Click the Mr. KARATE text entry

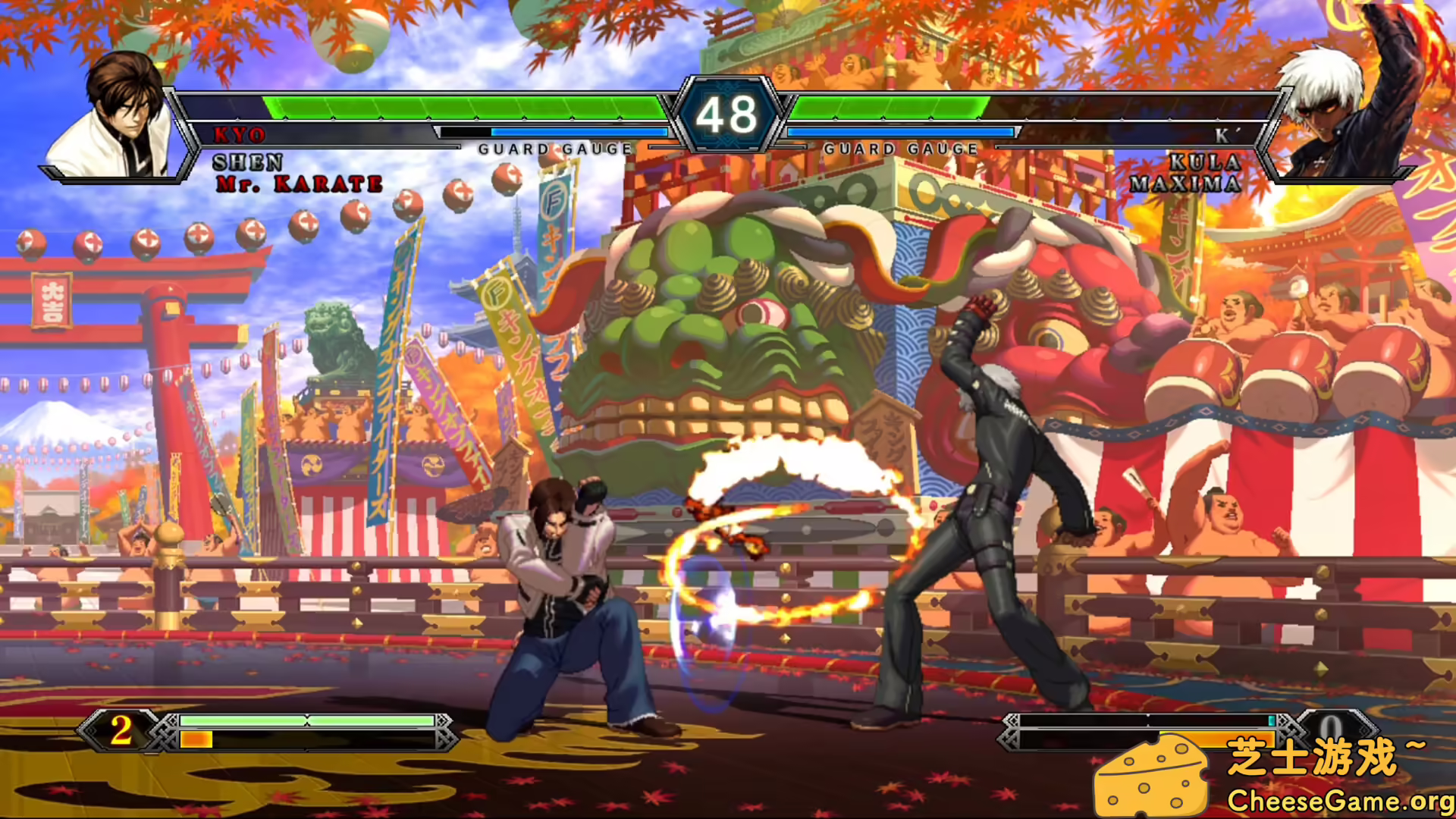point(300,182)
